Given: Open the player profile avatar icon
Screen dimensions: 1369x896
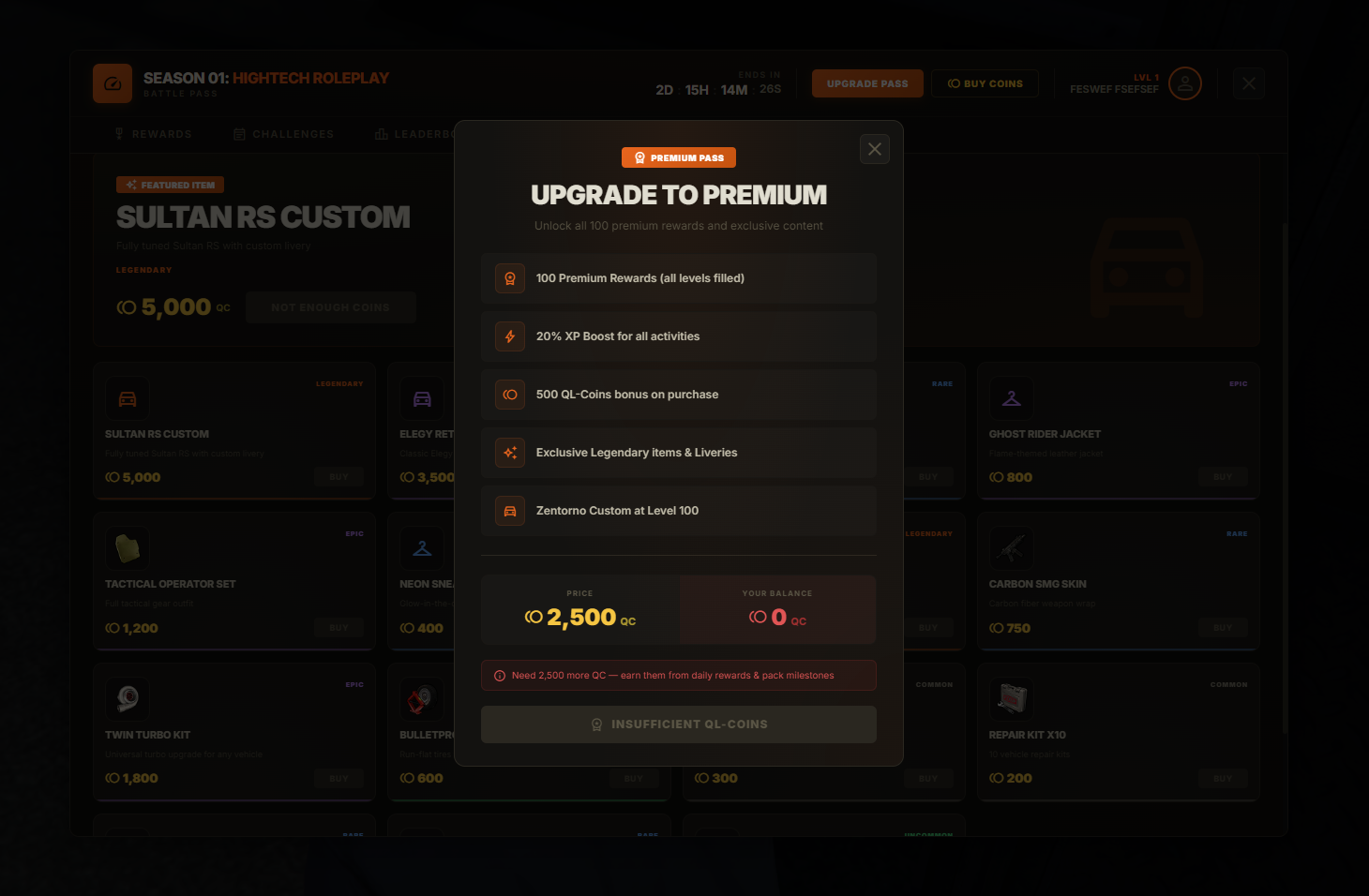Looking at the screenshot, I should 1185,83.
